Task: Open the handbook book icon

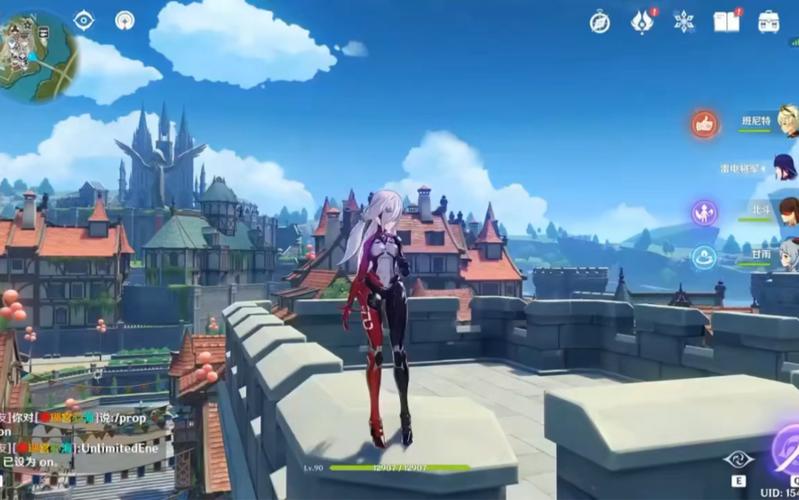Action: (x=726, y=22)
